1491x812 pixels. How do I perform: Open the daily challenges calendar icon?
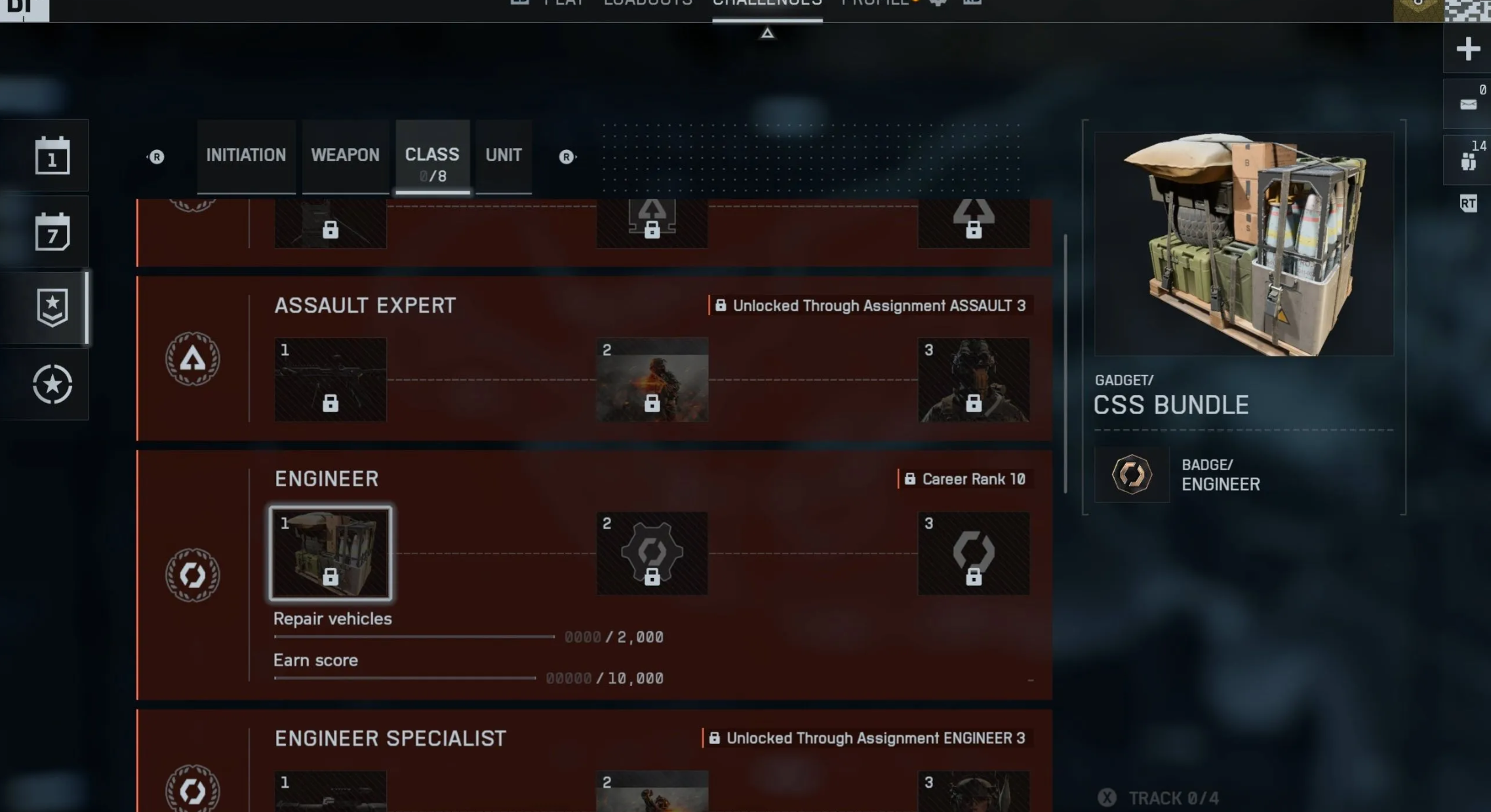click(x=52, y=155)
